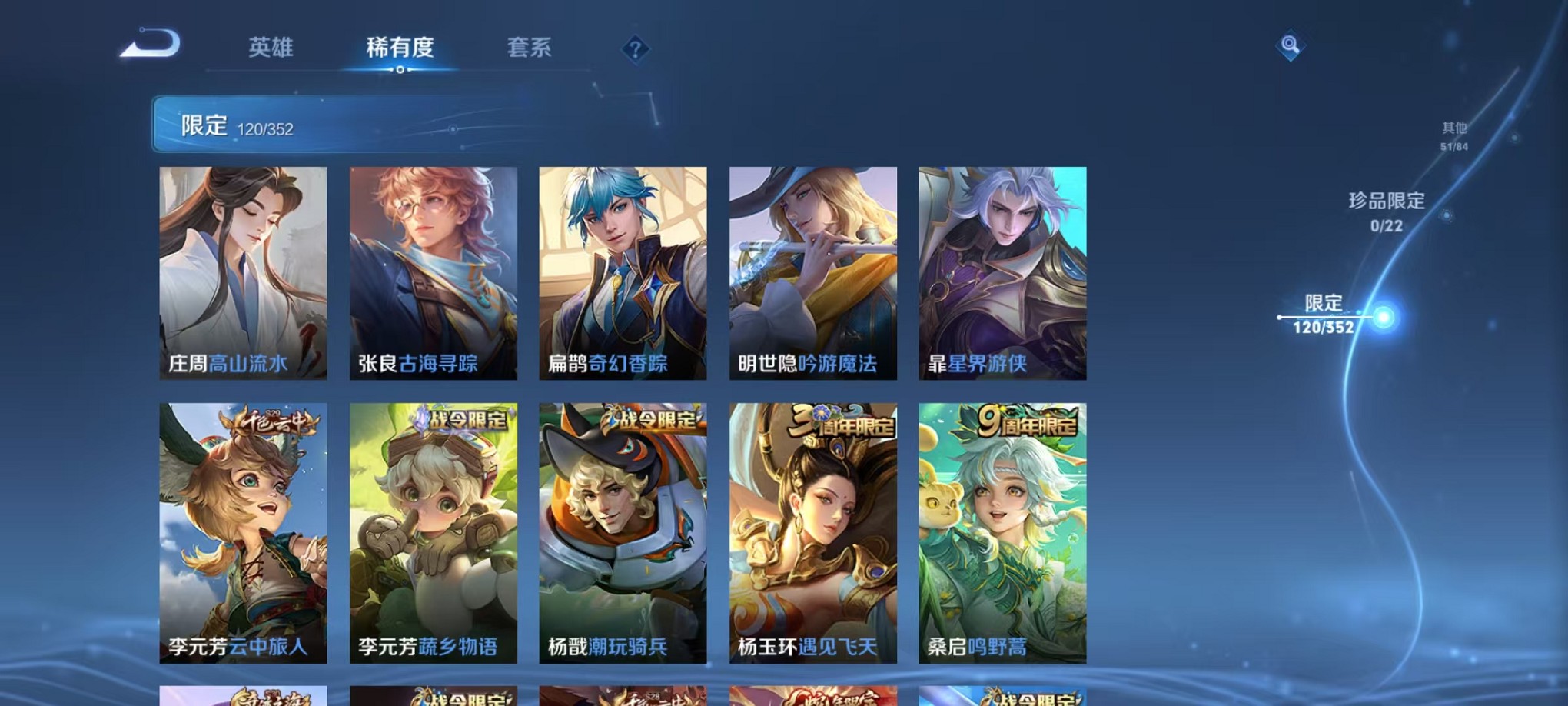The image size is (1568, 706).
Task: Click the 暃星界游侠 skin thumbnail
Action: 1002,273
